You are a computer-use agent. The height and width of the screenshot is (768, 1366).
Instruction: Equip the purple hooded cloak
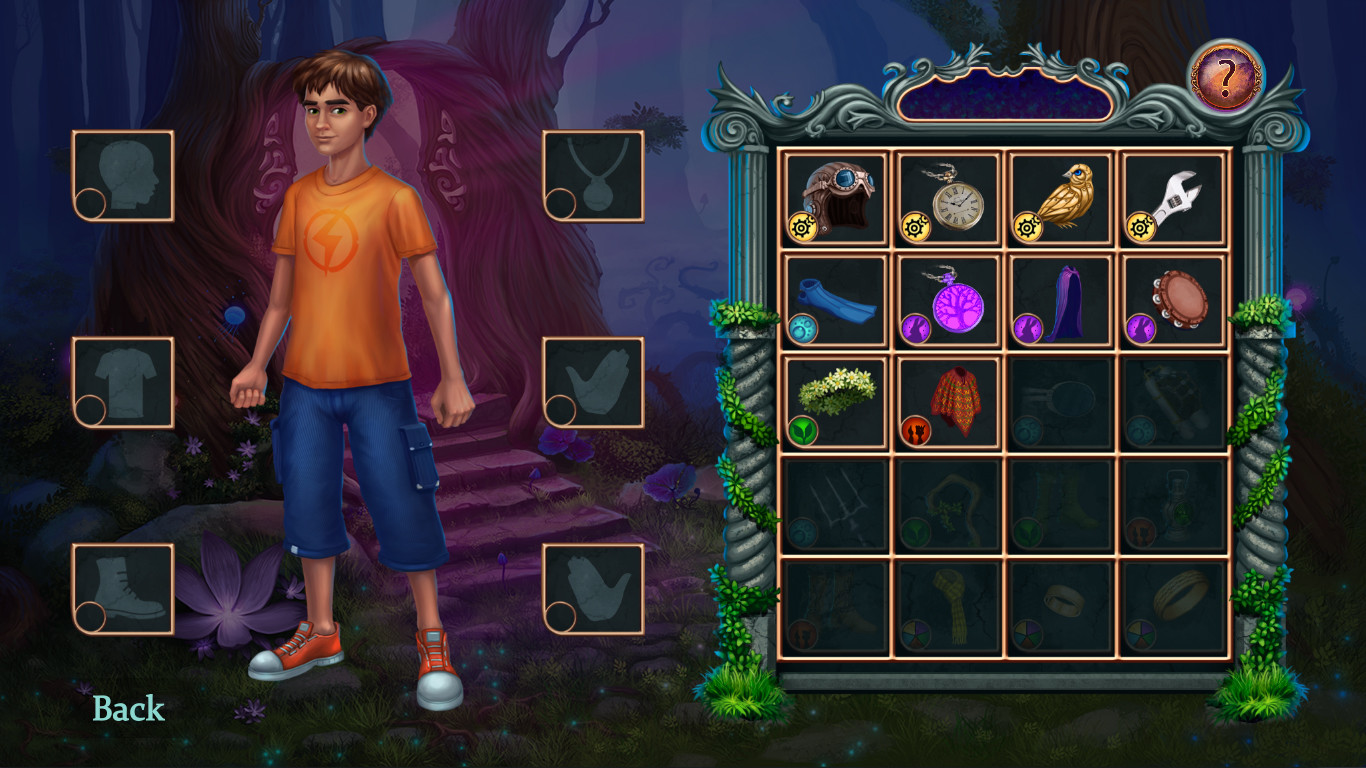tap(1061, 301)
